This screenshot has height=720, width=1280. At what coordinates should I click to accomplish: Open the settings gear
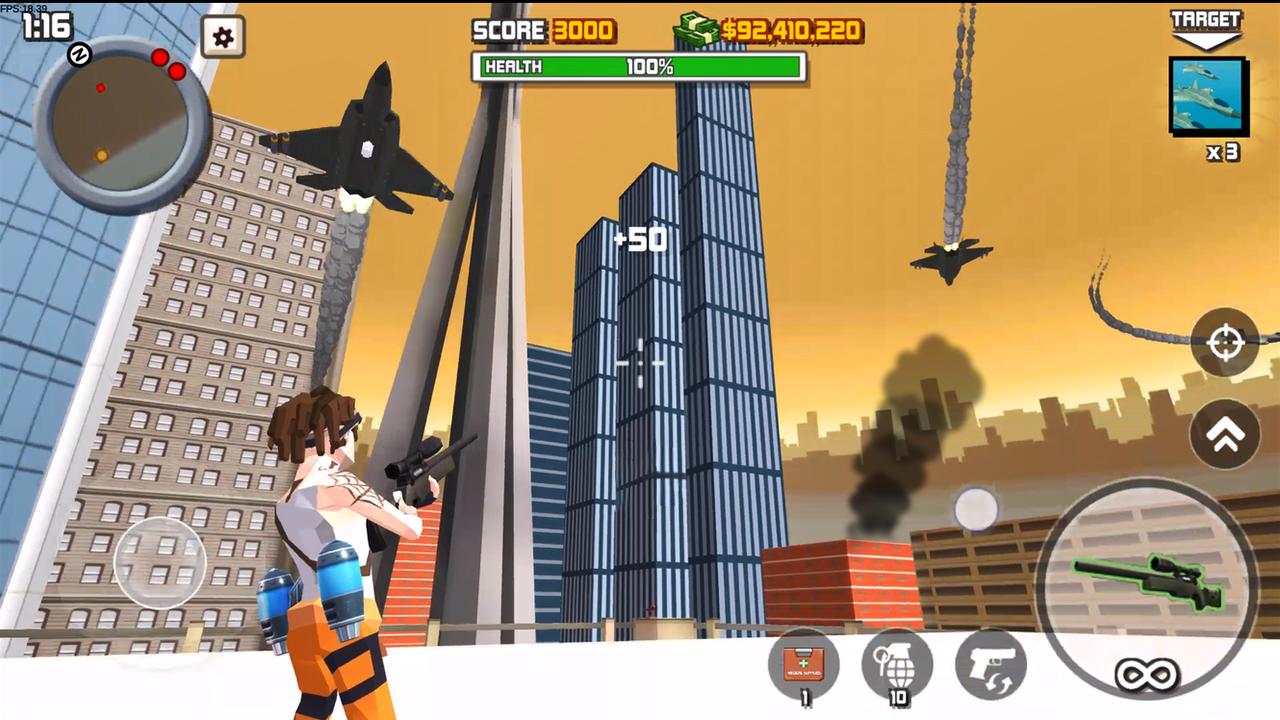222,37
